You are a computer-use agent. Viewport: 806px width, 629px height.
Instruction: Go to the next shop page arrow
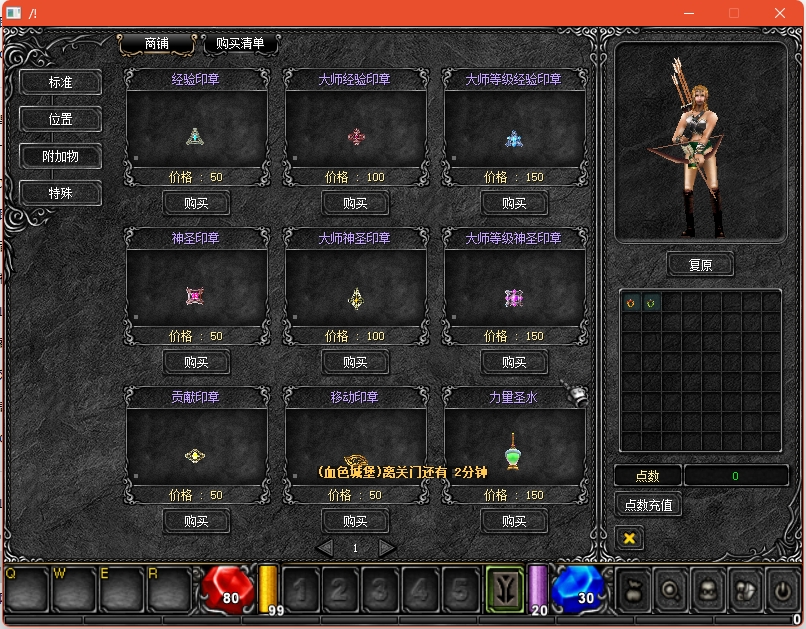coord(387,548)
